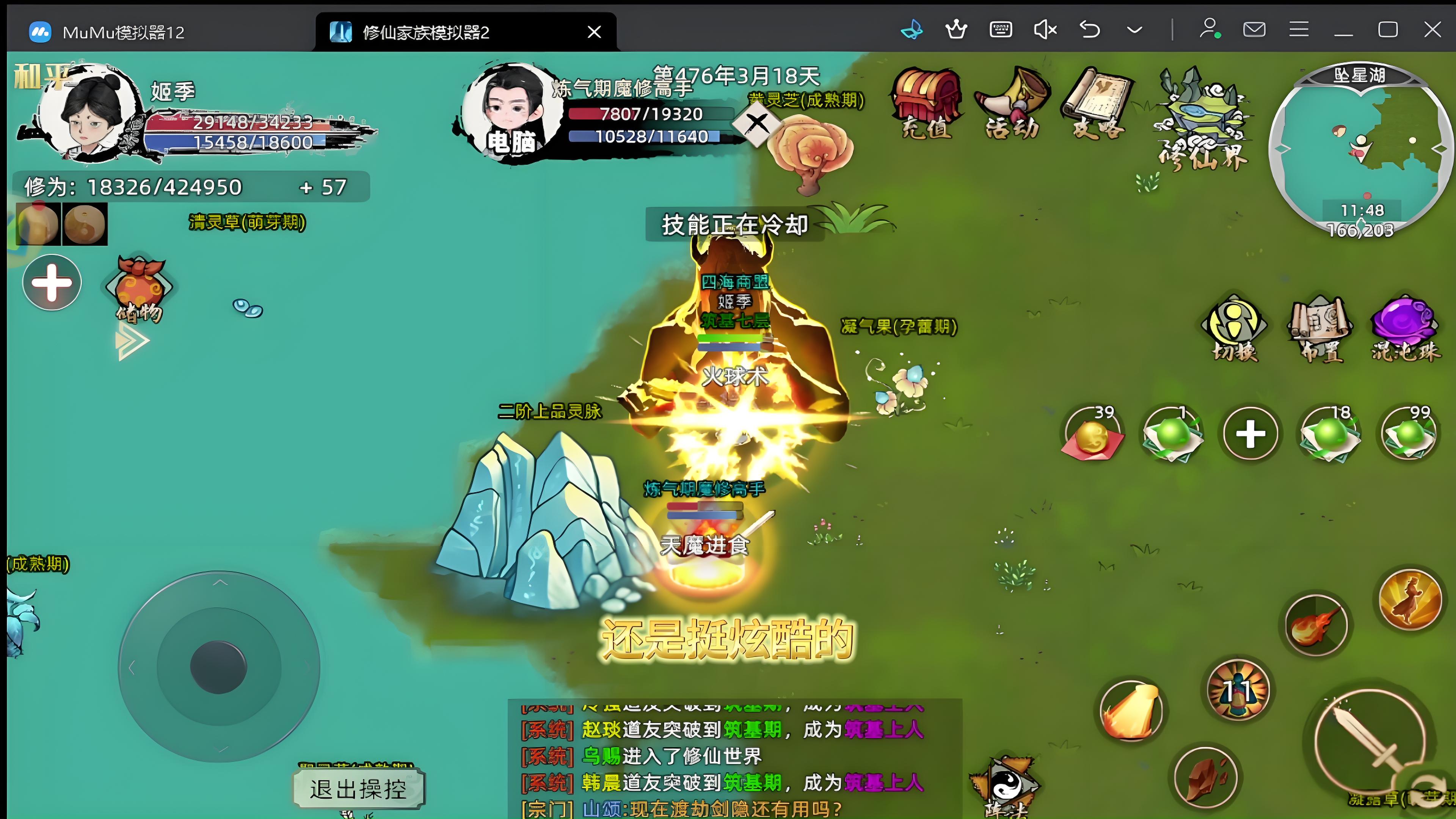Click the 切换 switch character icon
This screenshot has height=819, width=1456.
(1234, 328)
